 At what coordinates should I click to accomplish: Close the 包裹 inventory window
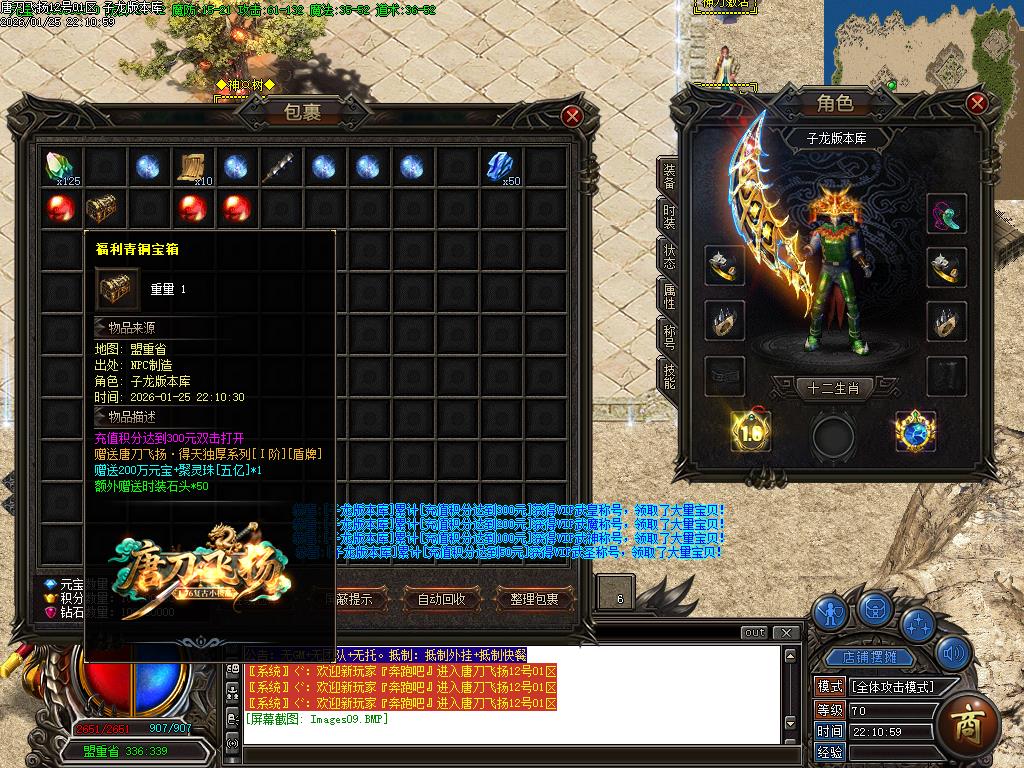tap(573, 116)
